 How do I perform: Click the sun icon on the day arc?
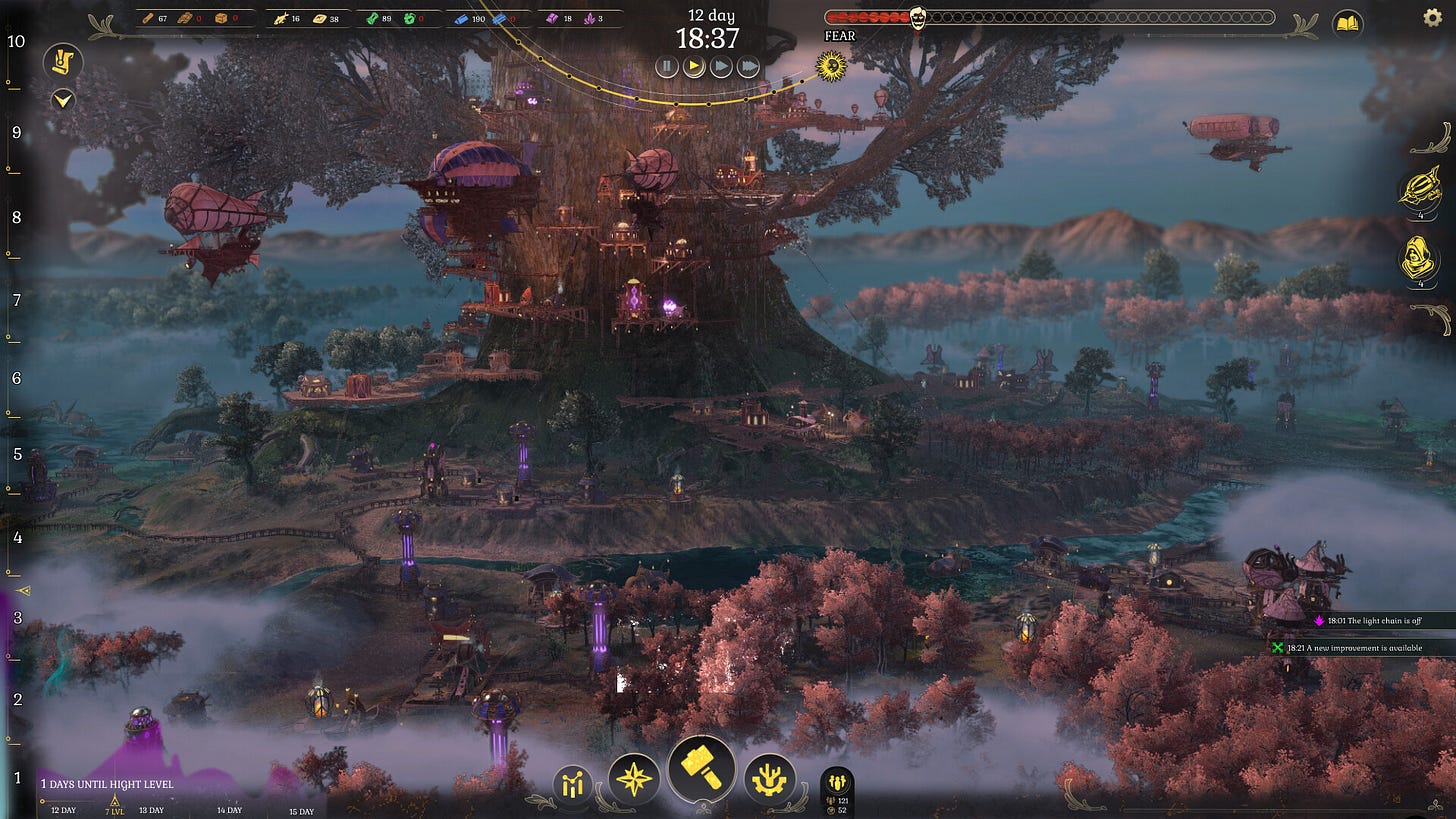tap(830, 67)
